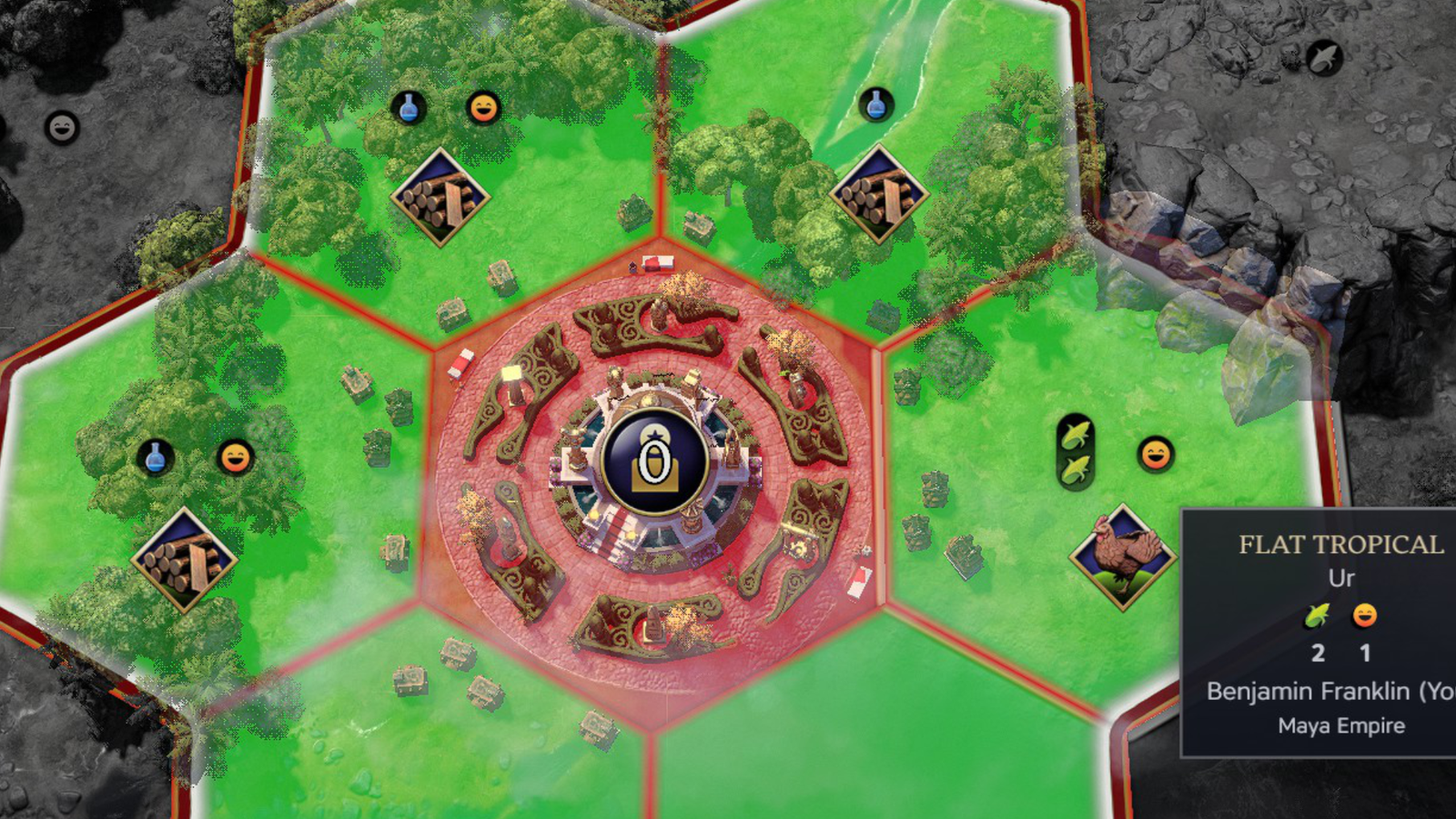Select the wood resource diamond on the northeast tile
The width and height of the screenshot is (1456, 819).
coord(877,192)
